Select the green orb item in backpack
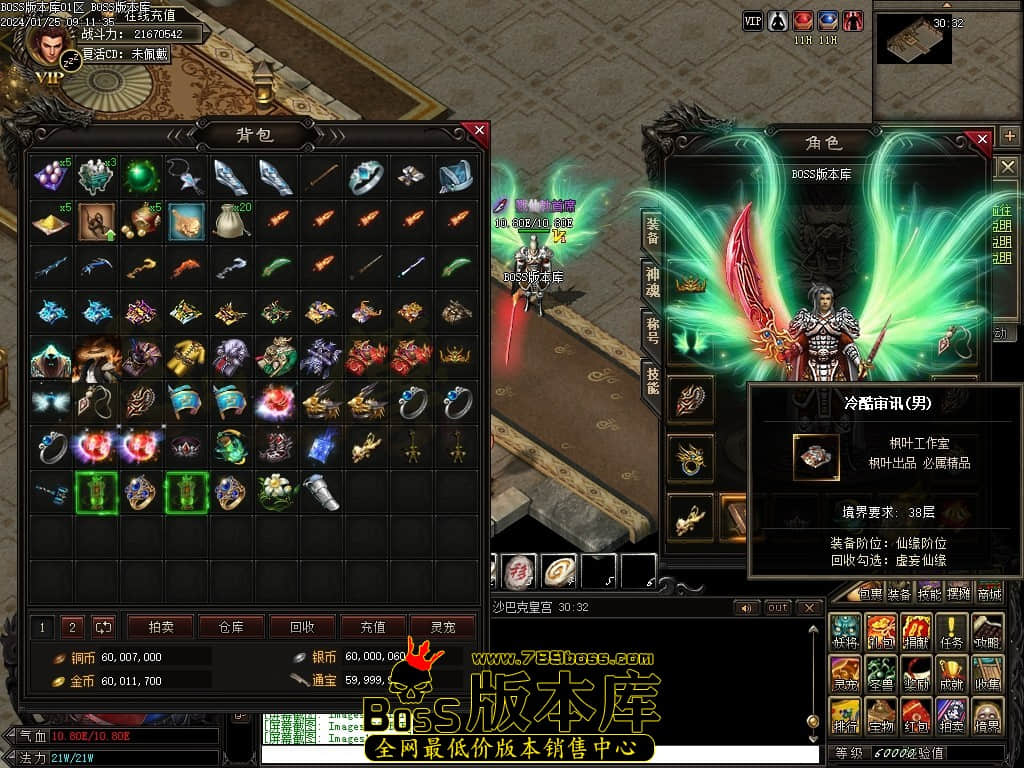 [x=141, y=177]
